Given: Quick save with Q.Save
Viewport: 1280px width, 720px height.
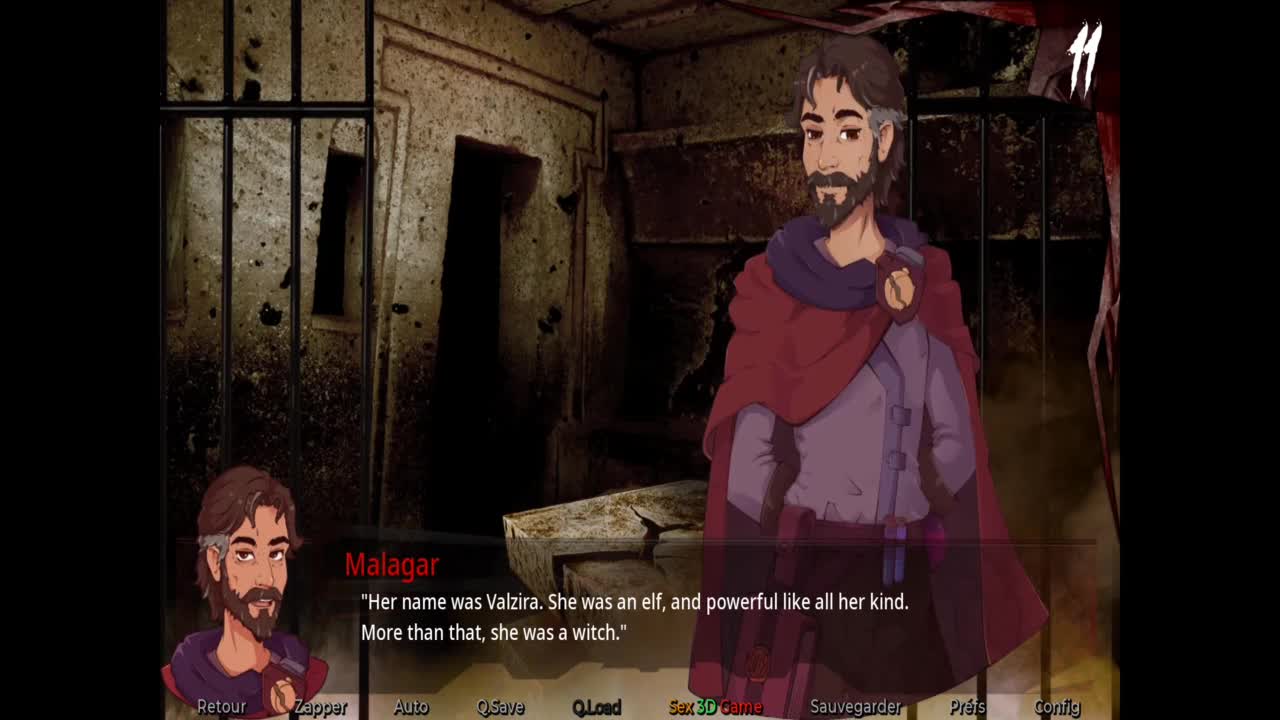Looking at the screenshot, I should point(500,707).
